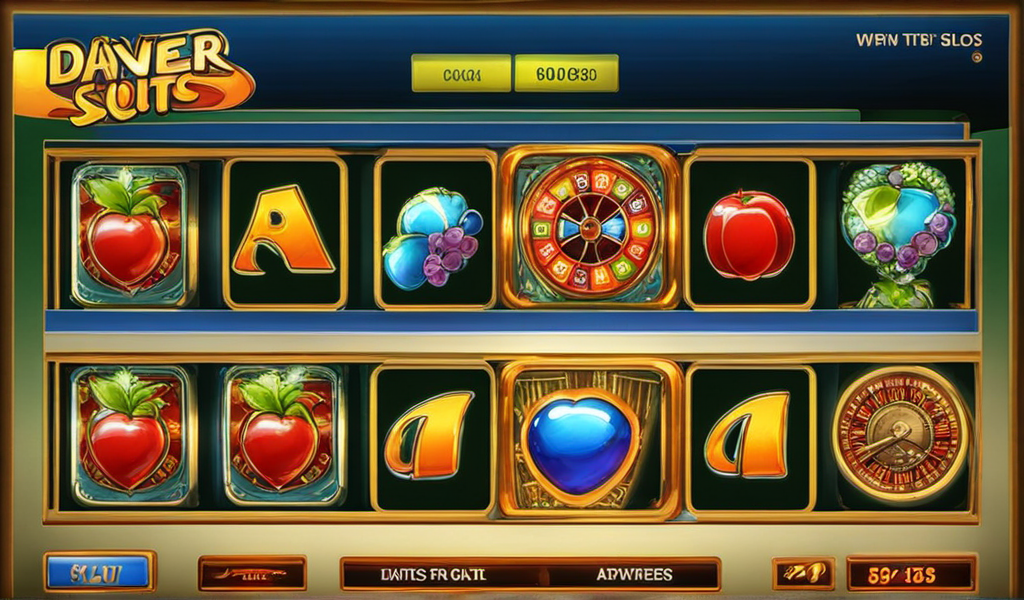Viewport: 1024px width, 600px height.
Task: Select the roulette wheel reel symbol
Action: [x=588, y=227]
